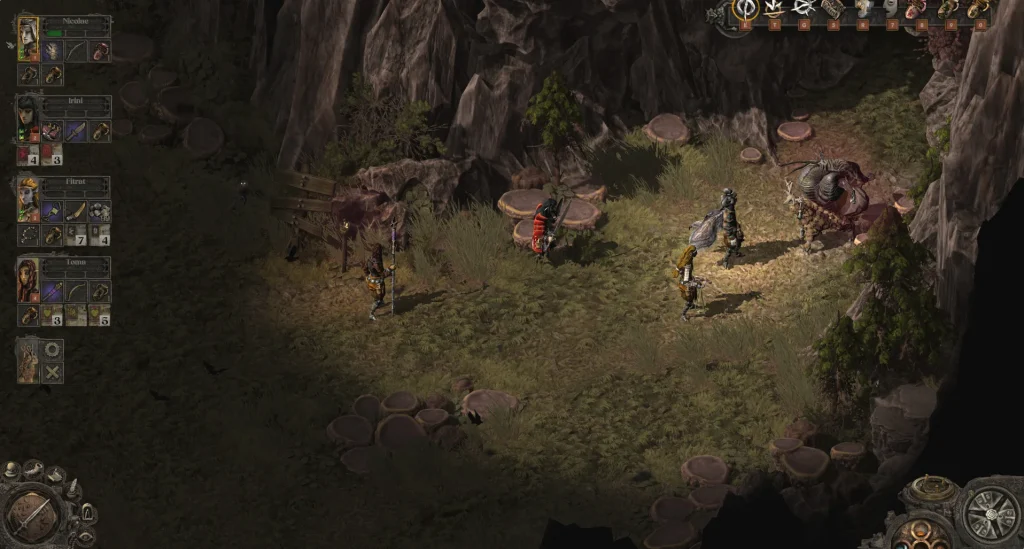1024x549 pixels.
Task: Click the circle button below the party portraits
Action: 53,350
